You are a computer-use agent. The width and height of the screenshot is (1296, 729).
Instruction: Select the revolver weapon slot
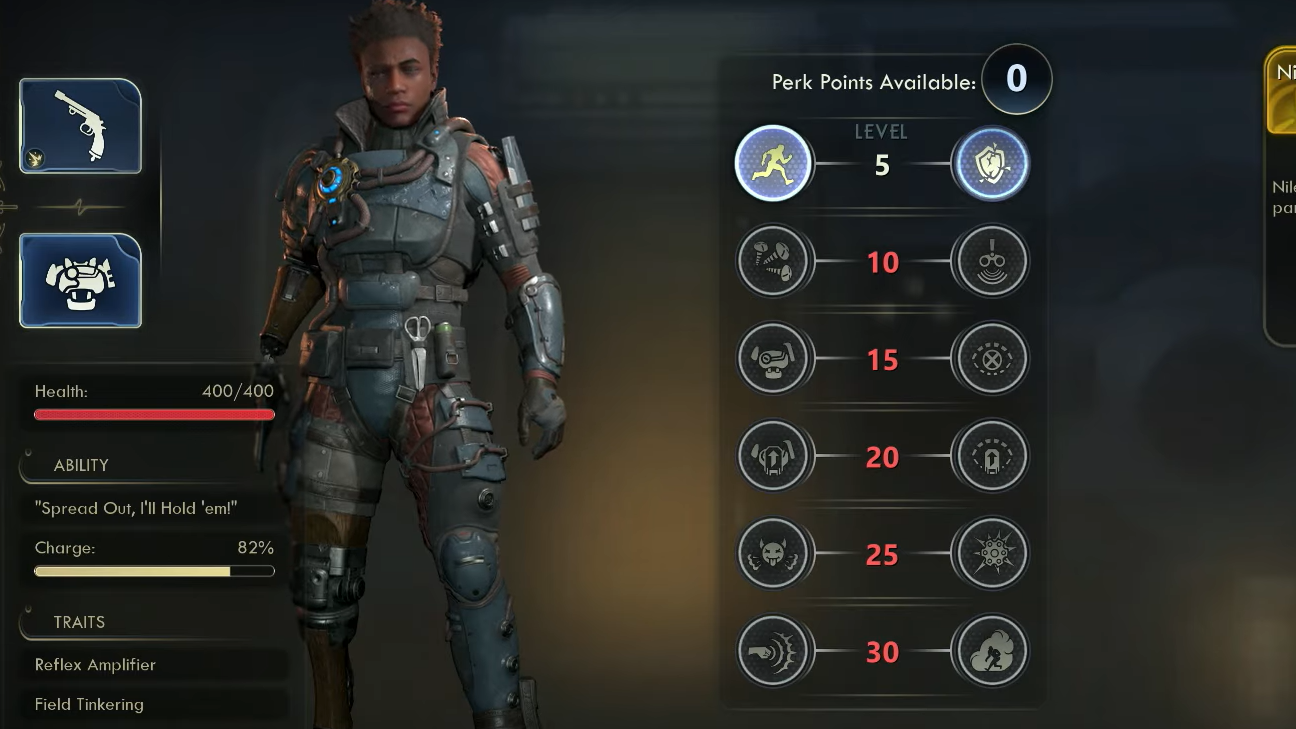pos(80,126)
